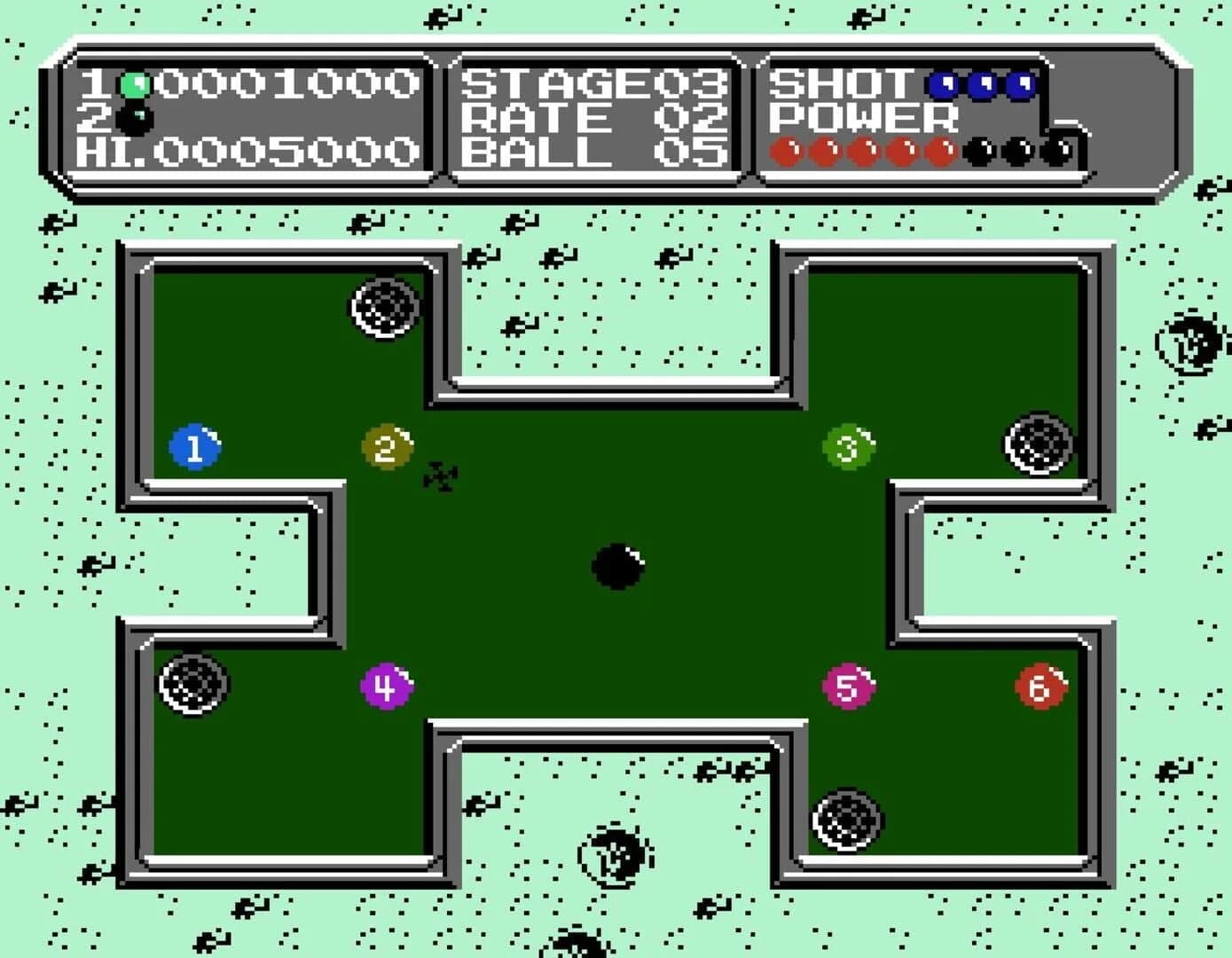The height and width of the screenshot is (958, 1232).
Task: Select the black cue ball at table center
Action: 618,566
